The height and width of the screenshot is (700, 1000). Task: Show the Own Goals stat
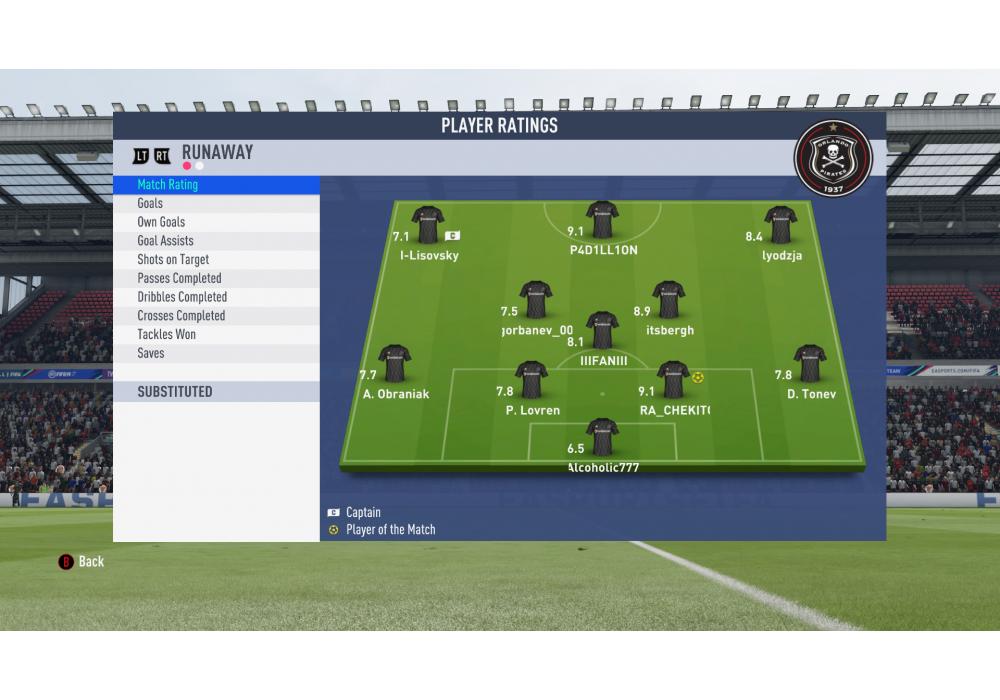coord(161,222)
